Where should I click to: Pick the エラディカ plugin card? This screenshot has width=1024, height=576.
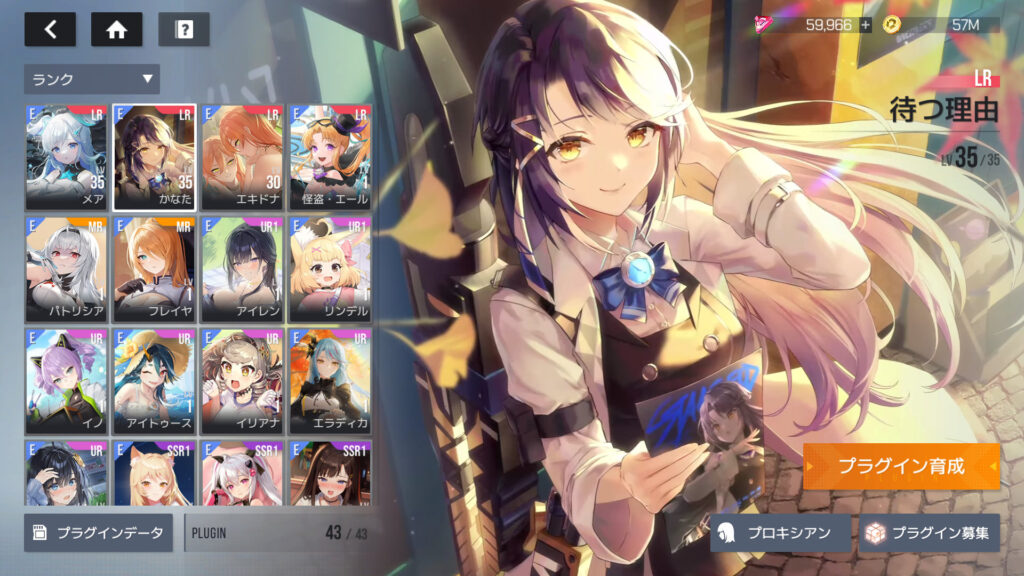click(330, 380)
